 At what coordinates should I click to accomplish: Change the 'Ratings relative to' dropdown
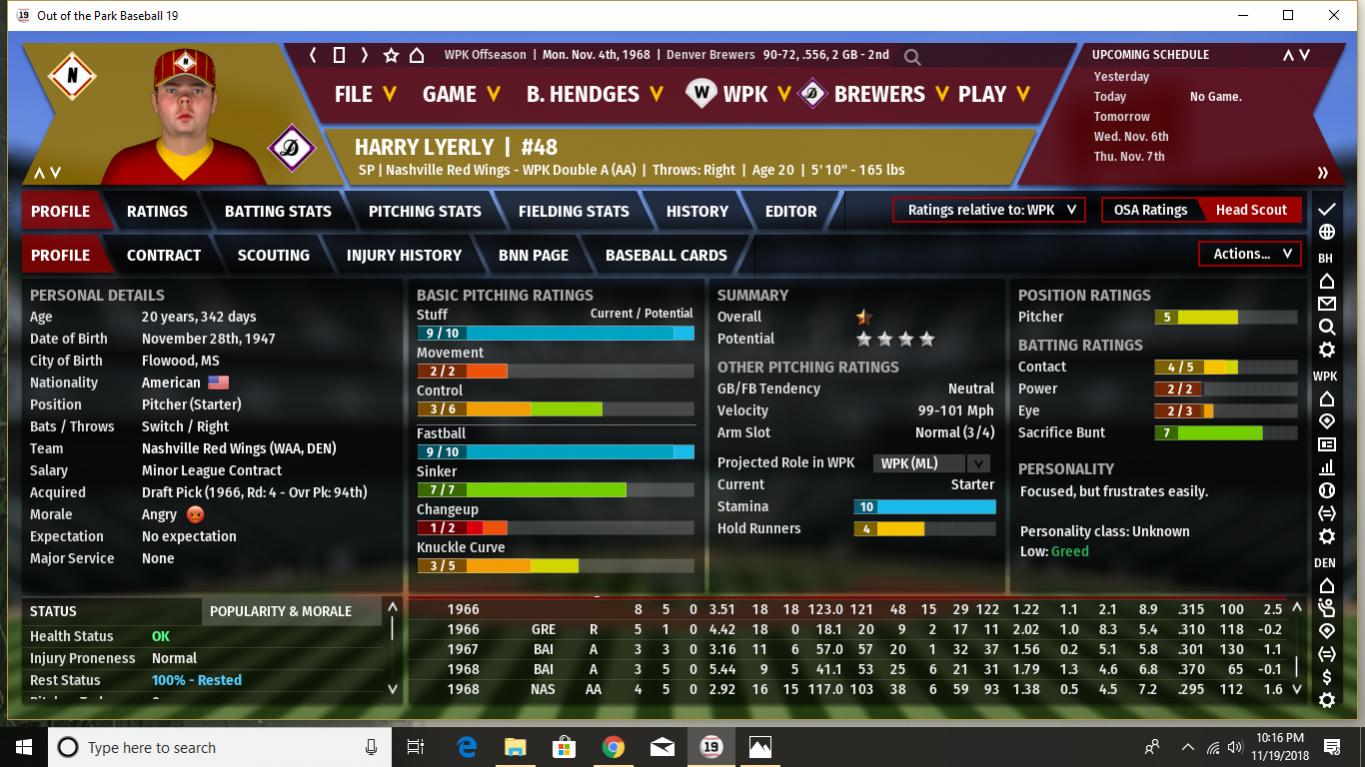point(989,210)
